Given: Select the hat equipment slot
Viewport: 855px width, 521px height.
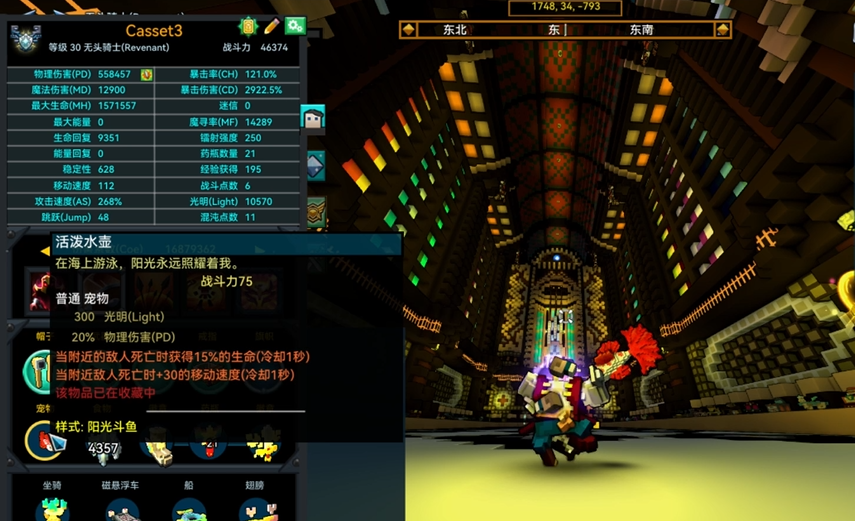Looking at the screenshot, I should (40, 371).
